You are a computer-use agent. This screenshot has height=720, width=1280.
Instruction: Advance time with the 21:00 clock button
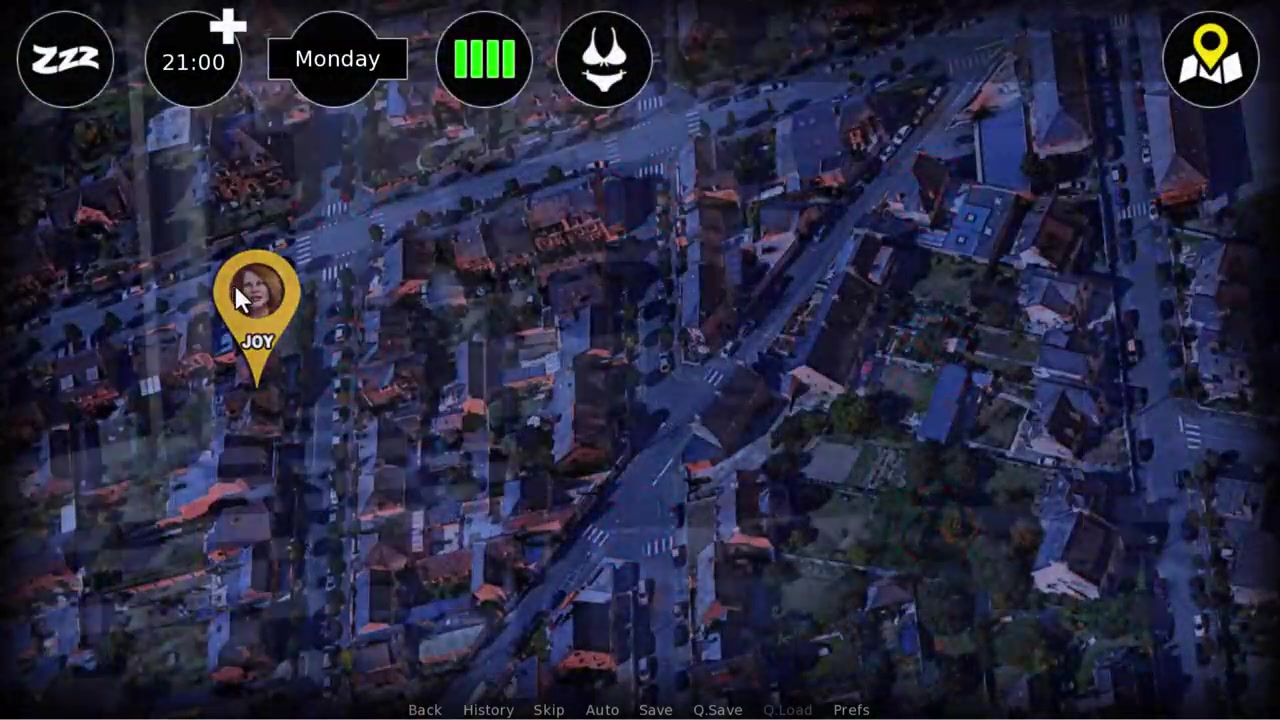tap(194, 61)
